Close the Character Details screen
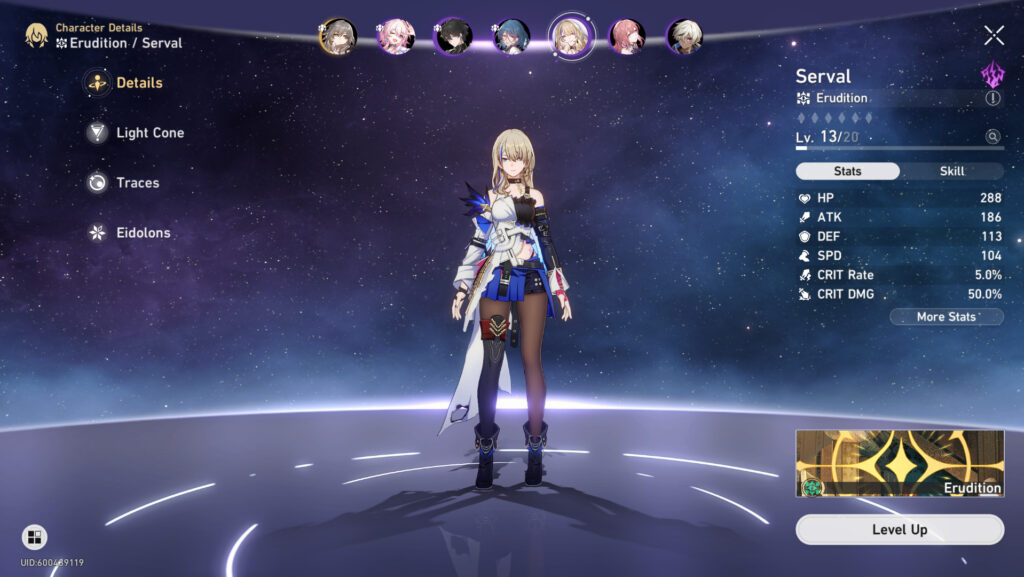This screenshot has width=1024, height=577. pos(994,36)
